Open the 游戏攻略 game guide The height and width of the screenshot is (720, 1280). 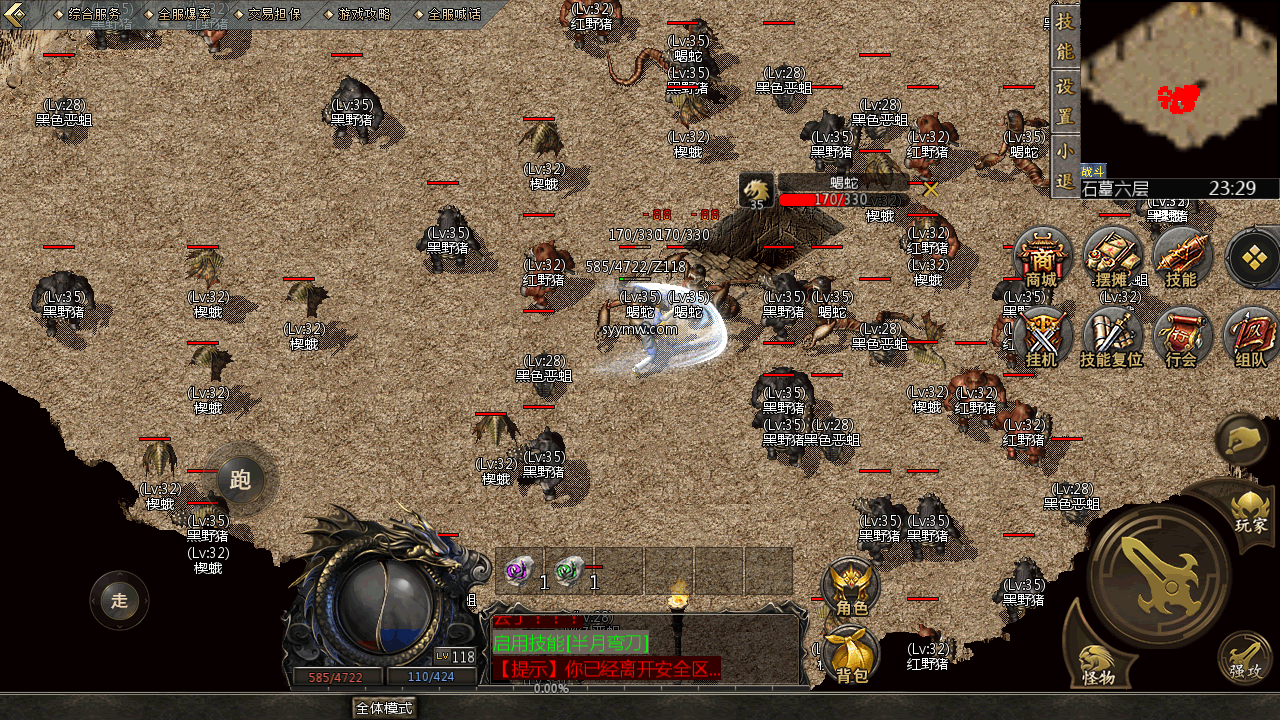364,14
